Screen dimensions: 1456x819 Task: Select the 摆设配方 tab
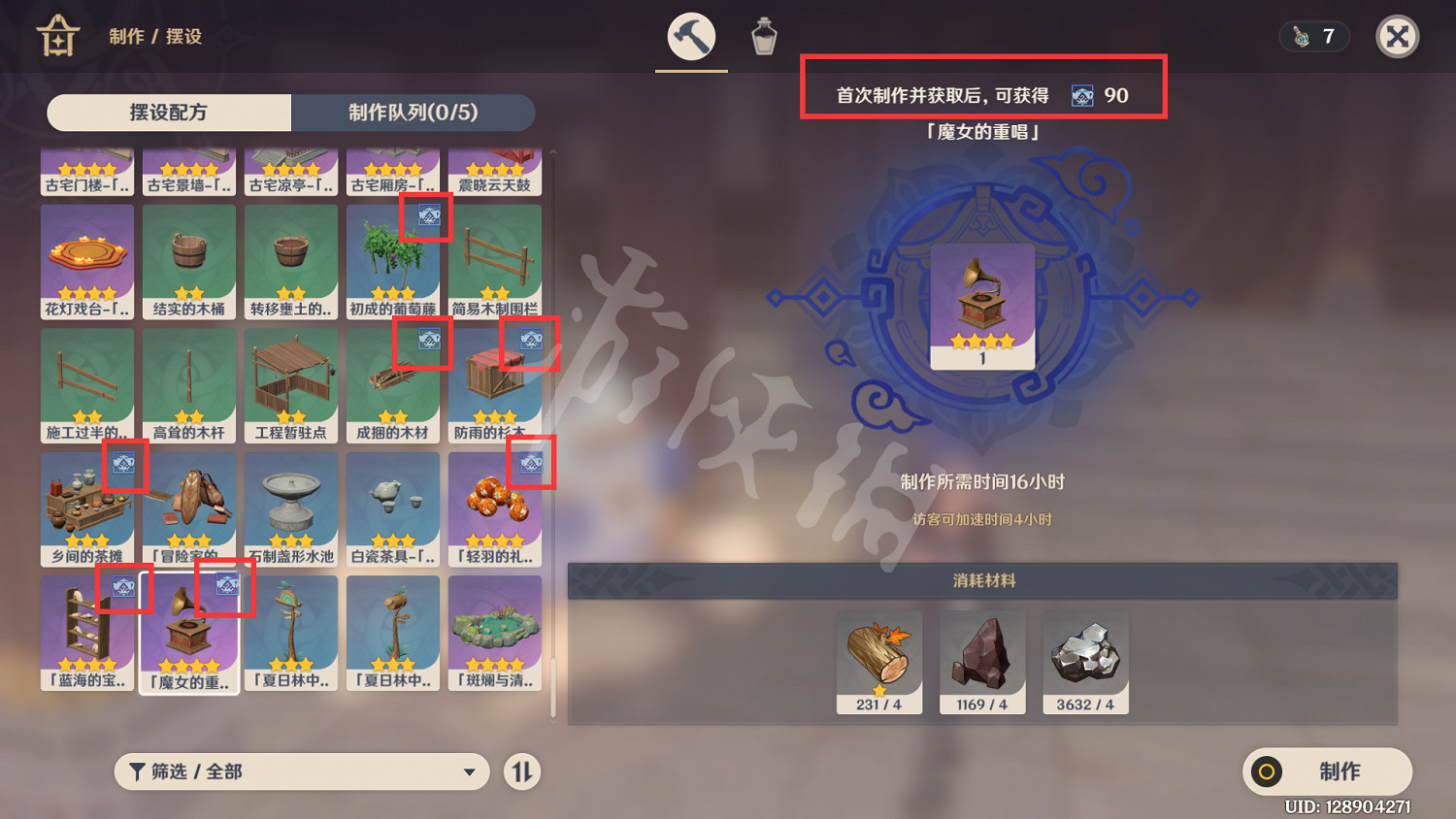click(168, 113)
